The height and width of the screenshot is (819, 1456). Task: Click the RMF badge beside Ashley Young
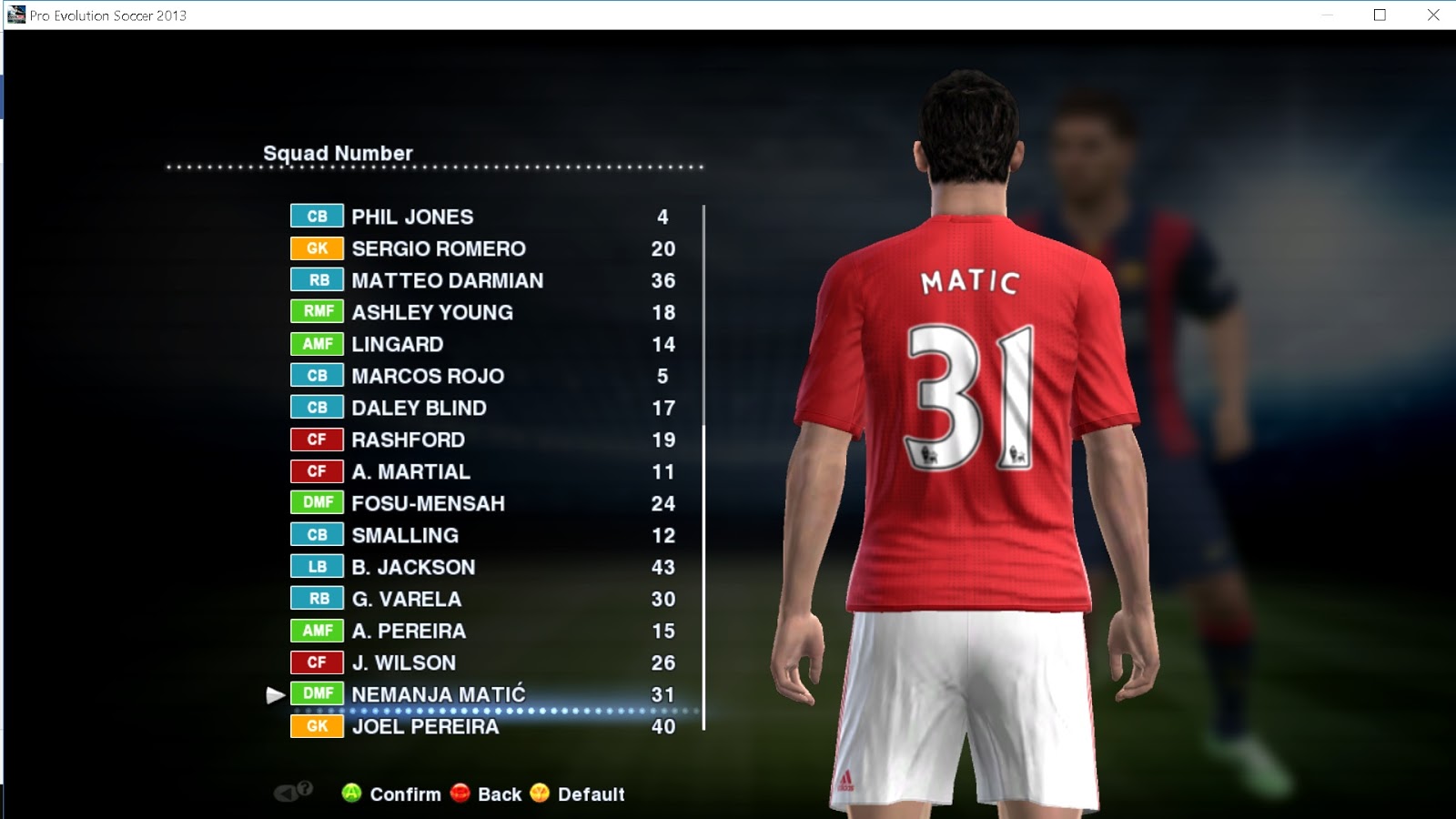[315, 312]
